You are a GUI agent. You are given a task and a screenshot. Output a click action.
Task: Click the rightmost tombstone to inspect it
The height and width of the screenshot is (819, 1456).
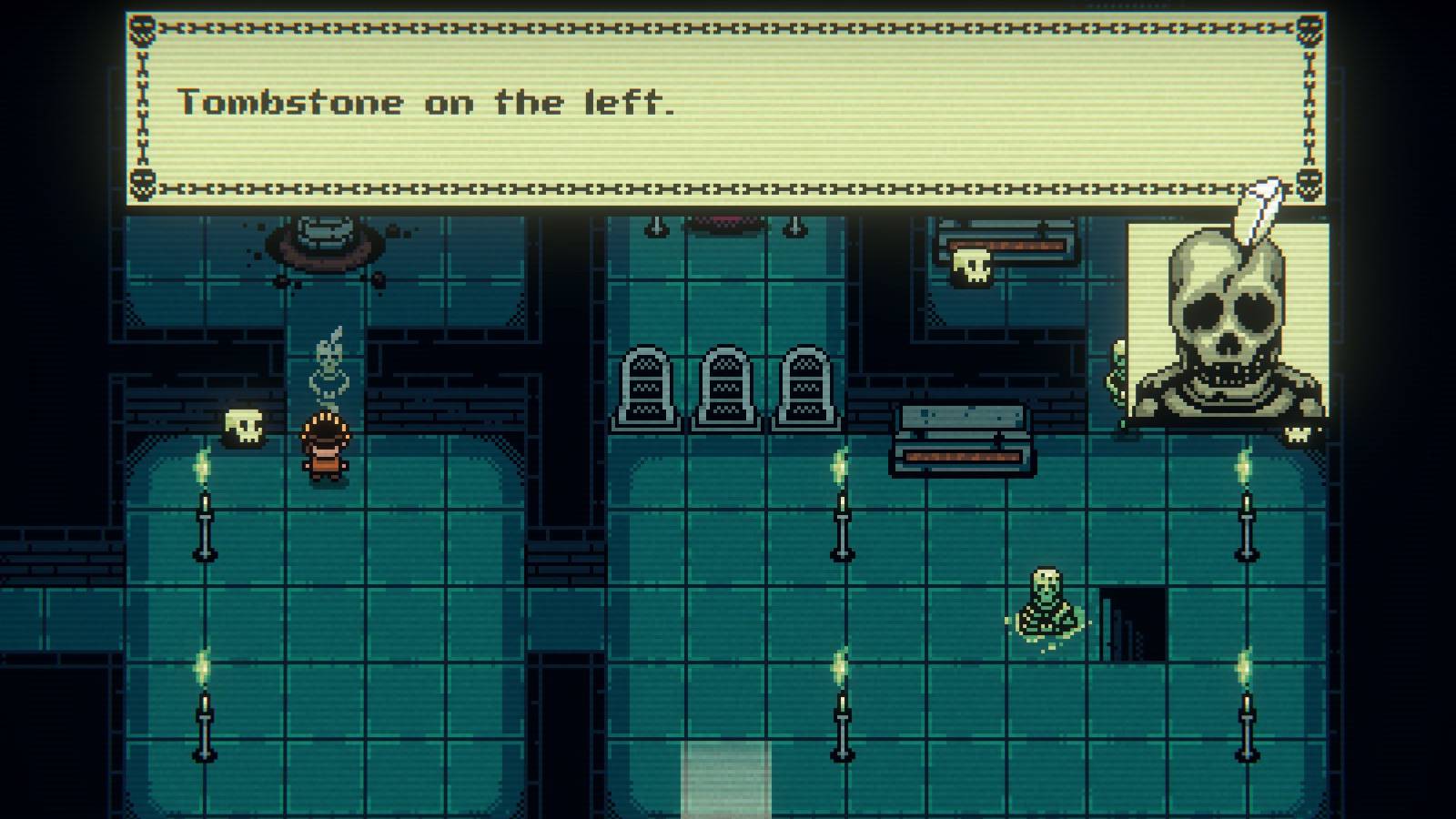pyautogui.click(x=805, y=387)
